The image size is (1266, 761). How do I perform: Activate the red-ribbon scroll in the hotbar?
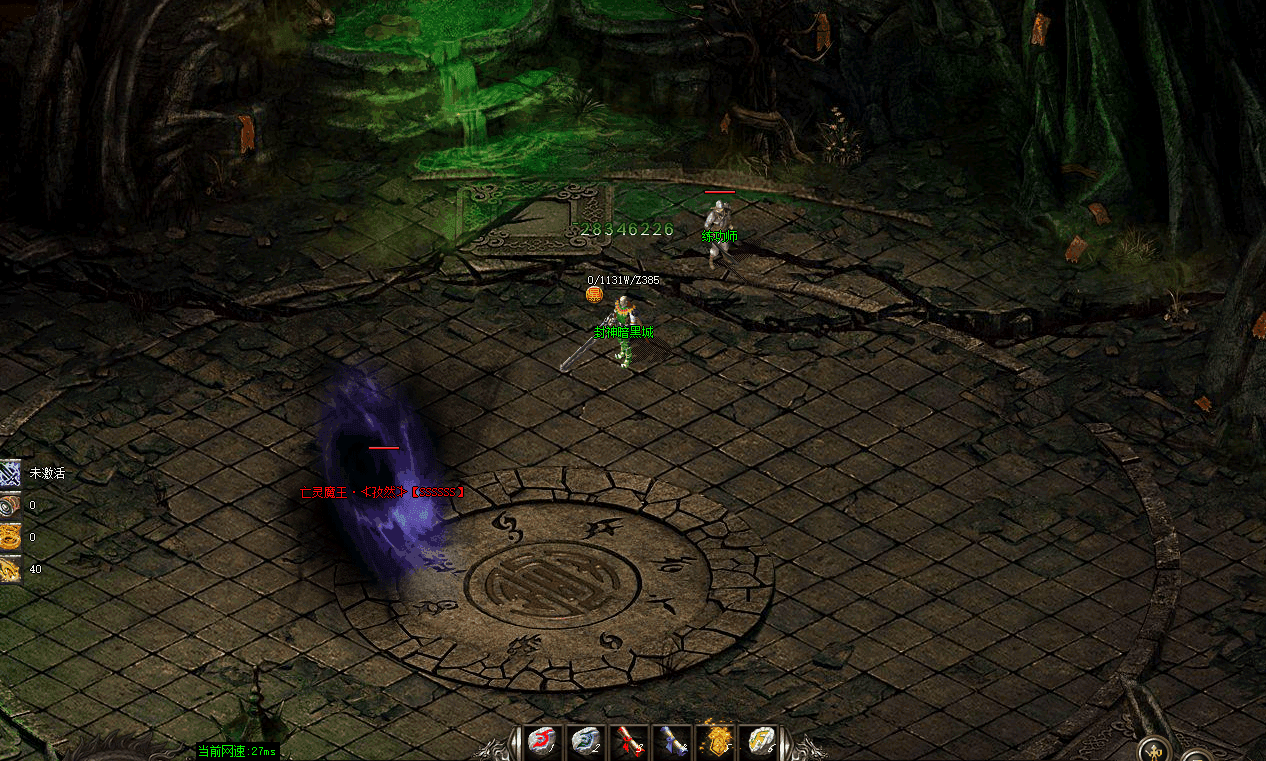(628, 741)
